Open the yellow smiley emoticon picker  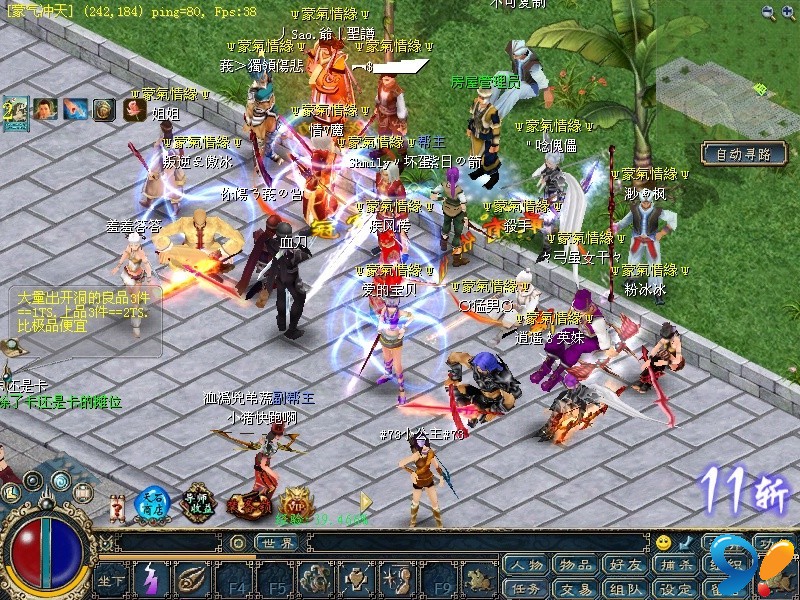(x=663, y=543)
